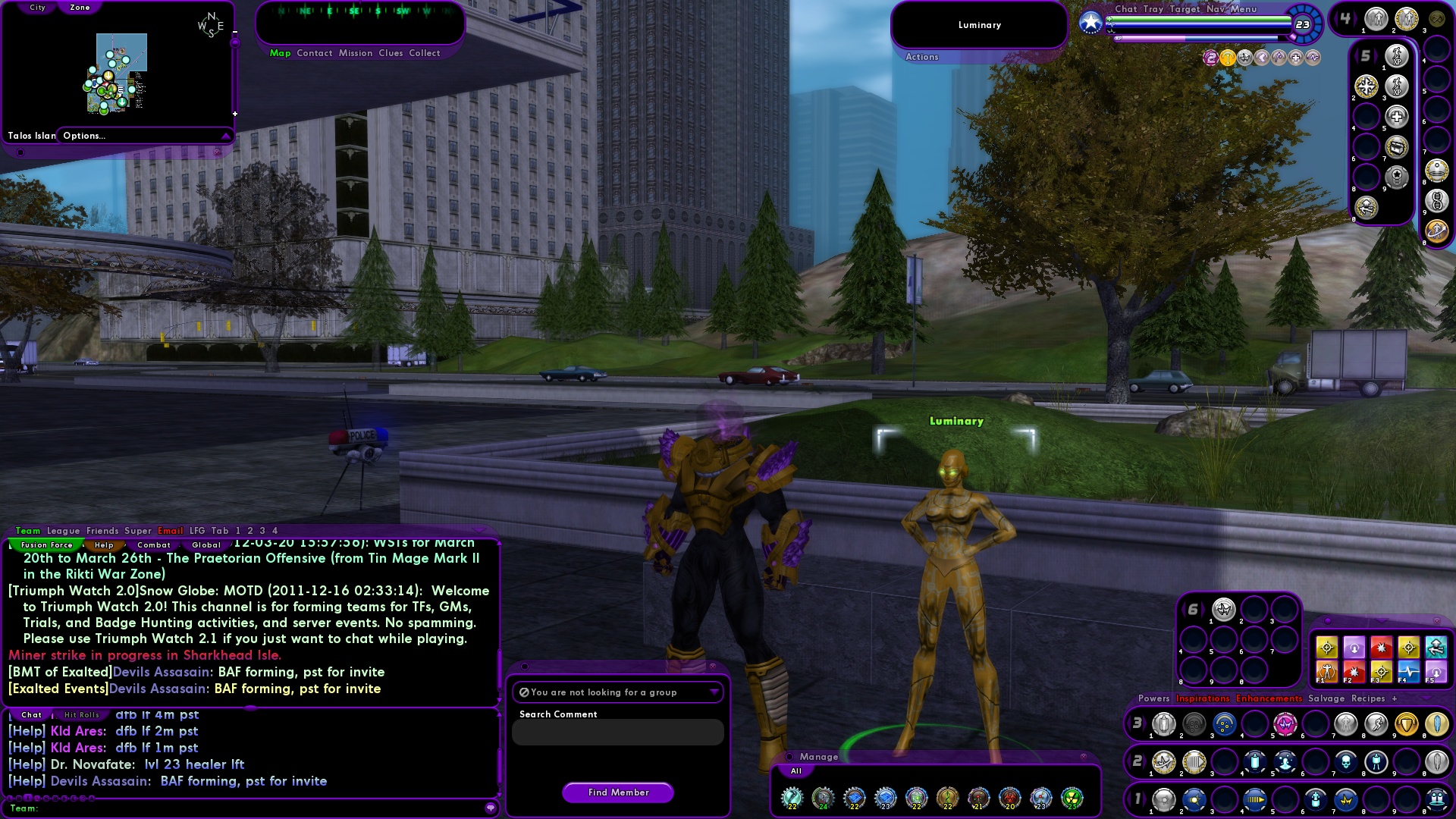Open the Options menu below the minimap
This screenshot has height=819, width=1456.
[x=83, y=136]
